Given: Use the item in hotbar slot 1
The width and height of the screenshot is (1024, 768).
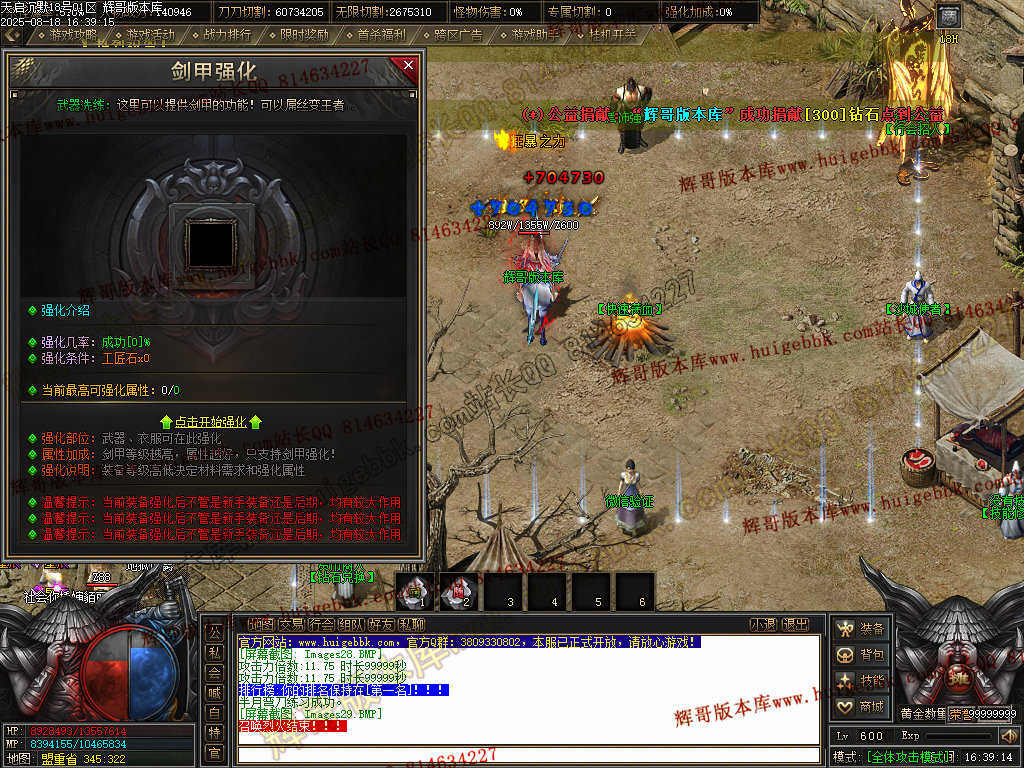Looking at the screenshot, I should pos(417,592).
